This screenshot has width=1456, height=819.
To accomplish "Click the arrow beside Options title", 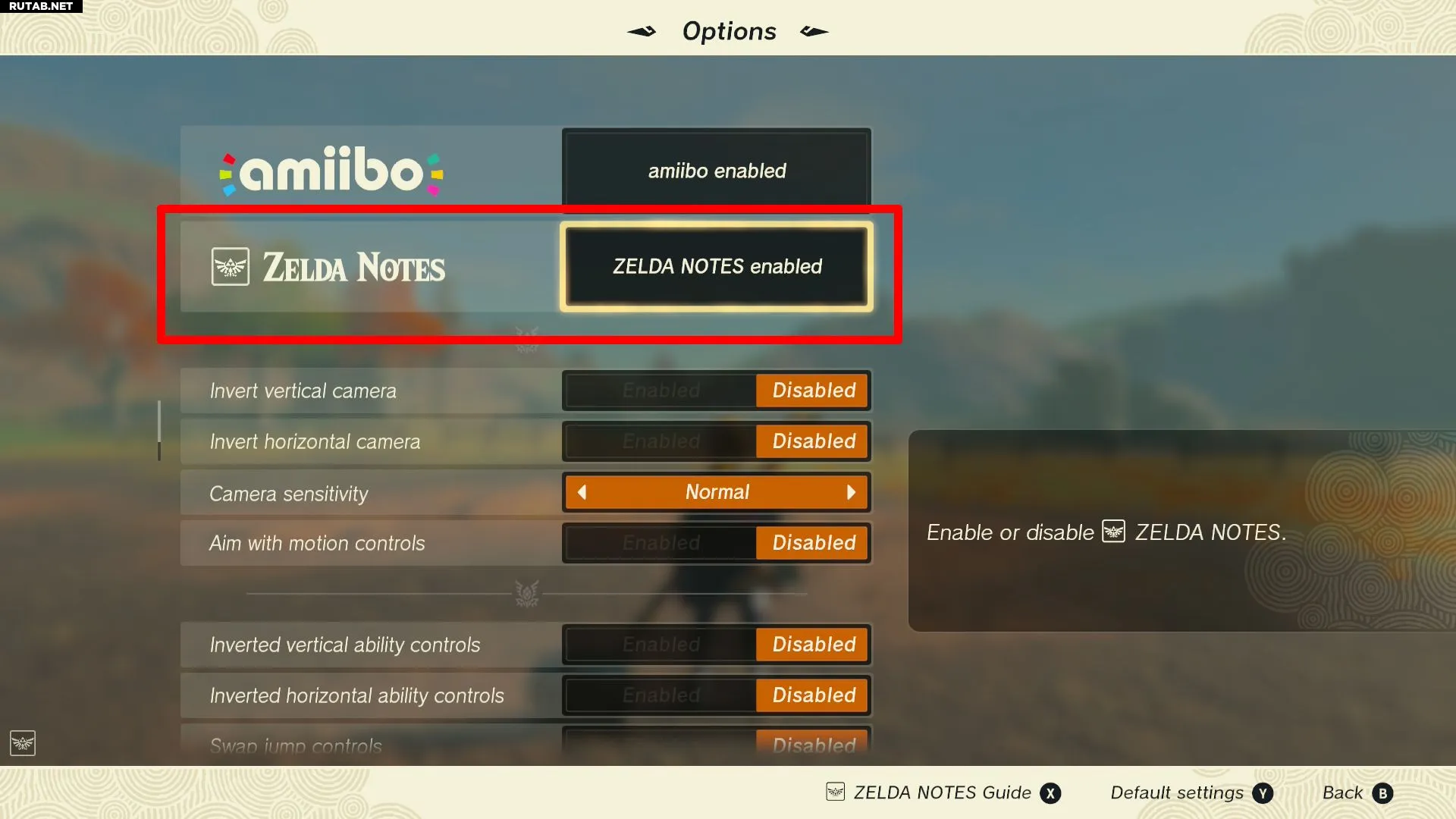I will tap(641, 31).
